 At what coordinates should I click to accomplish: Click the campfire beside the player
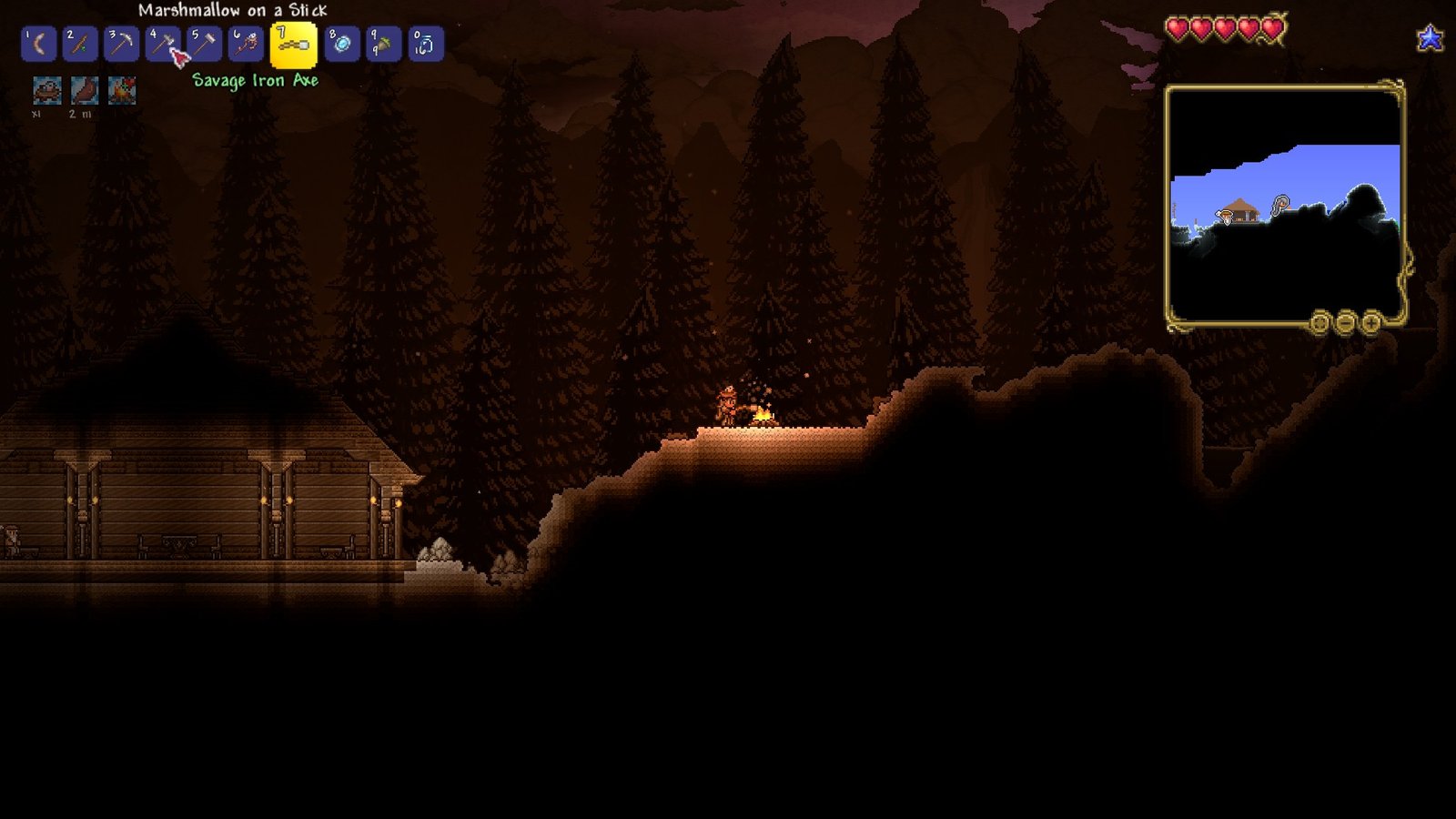coord(764,417)
